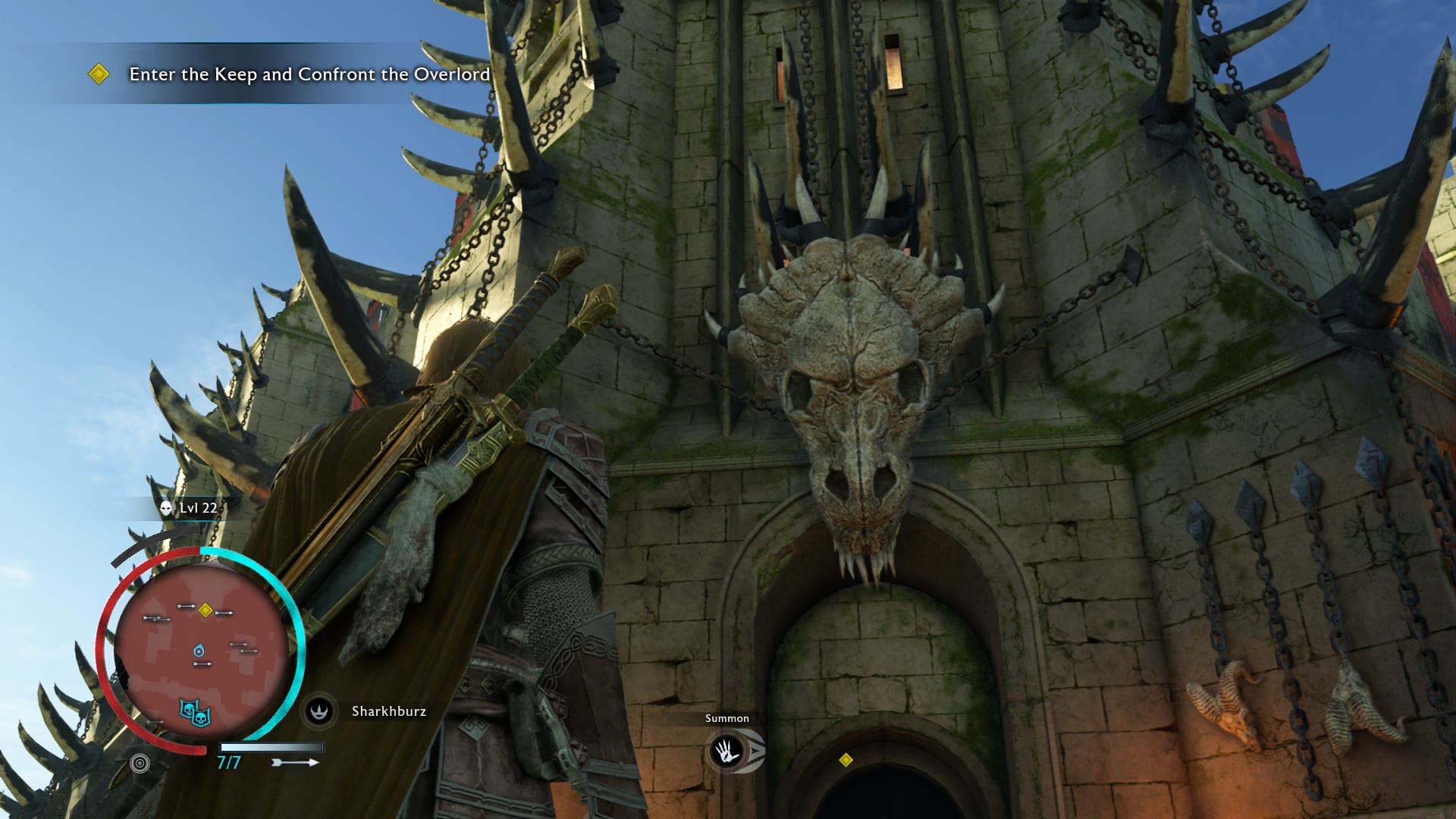
Task: Open the circular red minimap
Action: 201,651
